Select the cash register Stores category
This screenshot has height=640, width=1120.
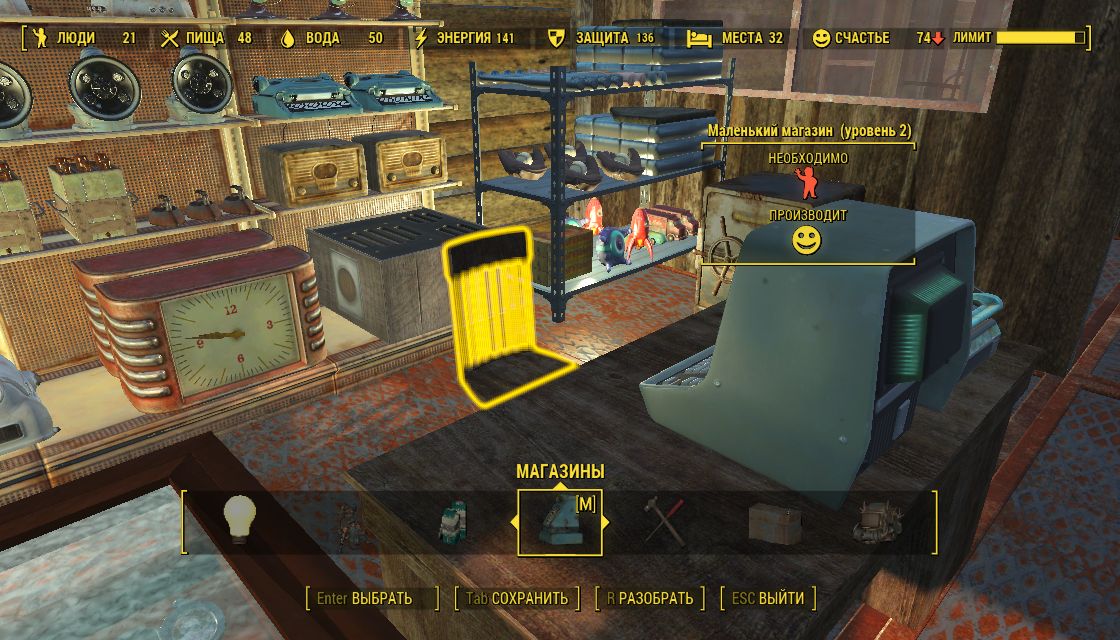pos(560,522)
